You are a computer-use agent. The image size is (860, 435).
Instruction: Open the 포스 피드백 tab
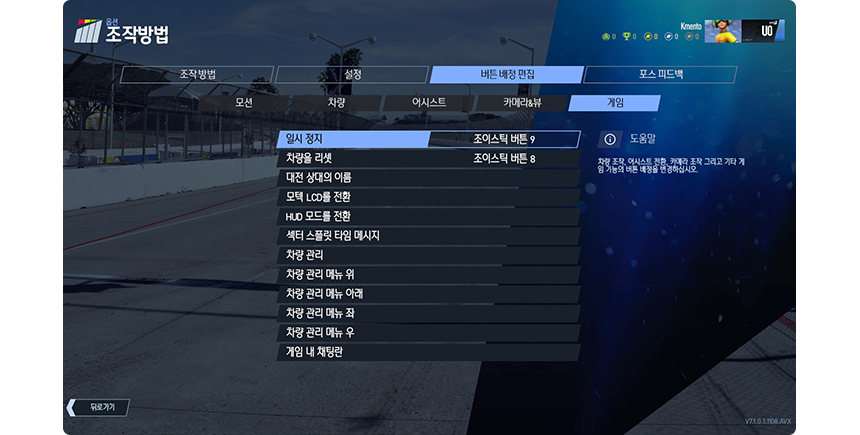[660, 75]
